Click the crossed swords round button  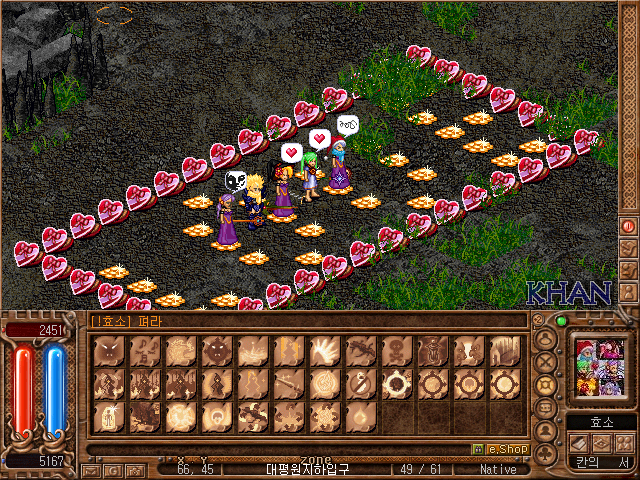coord(546,363)
